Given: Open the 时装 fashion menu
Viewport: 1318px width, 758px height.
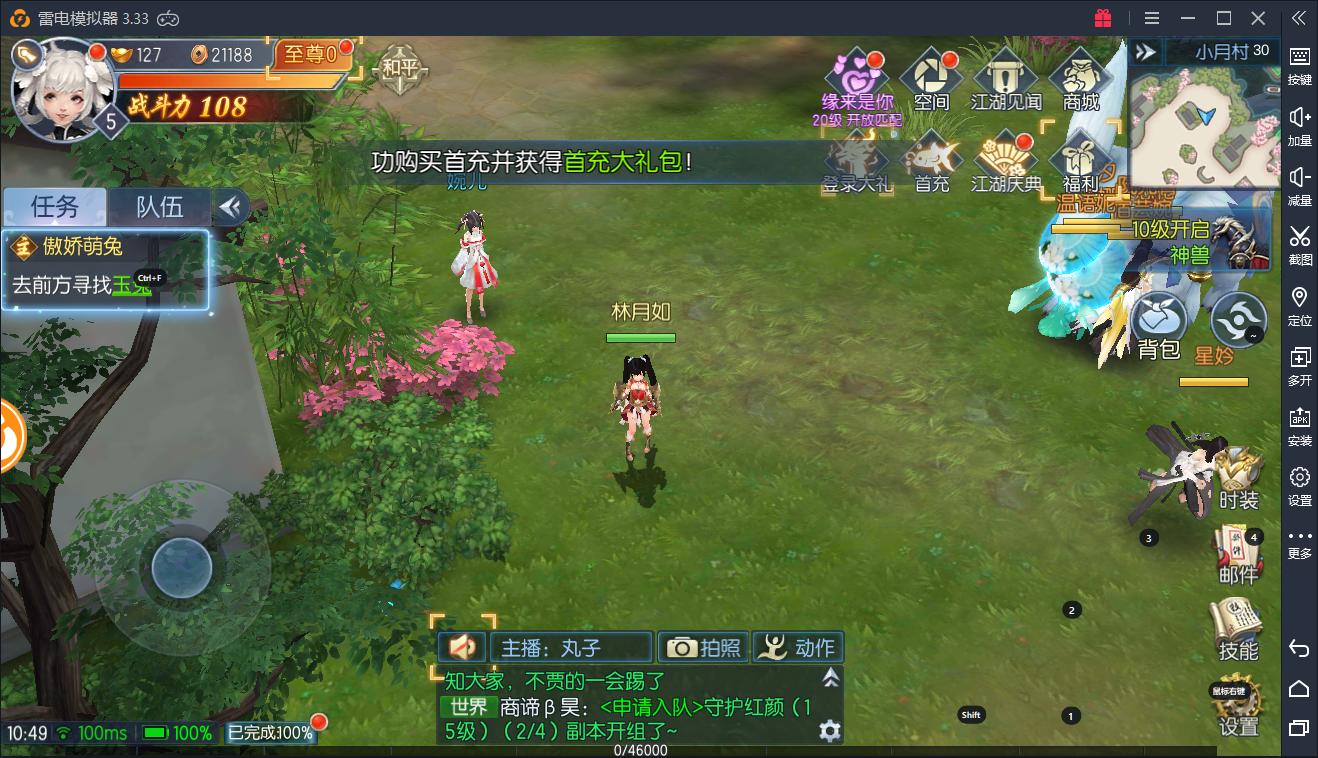Looking at the screenshot, I should pyautogui.click(x=1238, y=479).
